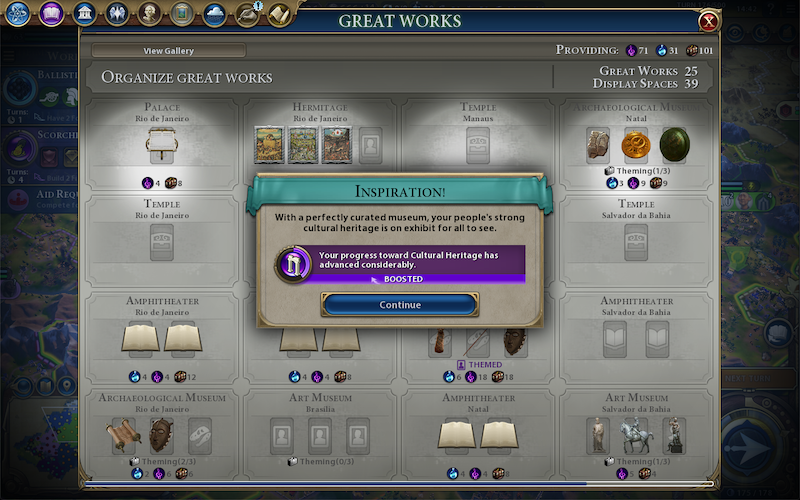This screenshot has height=500, width=800.
Task: Open the government building icon
Action: [x=84, y=14]
